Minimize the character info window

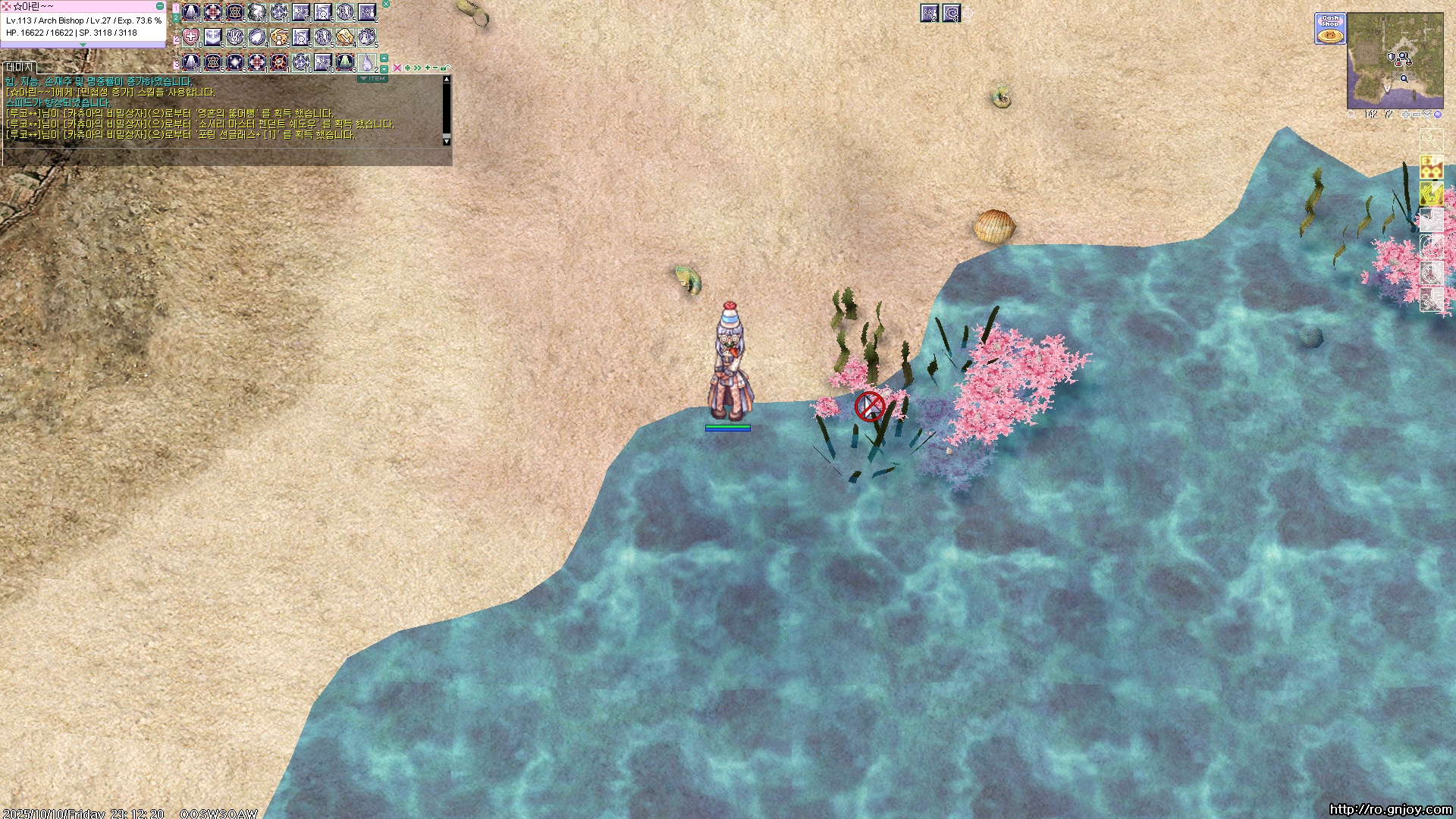[x=160, y=6]
